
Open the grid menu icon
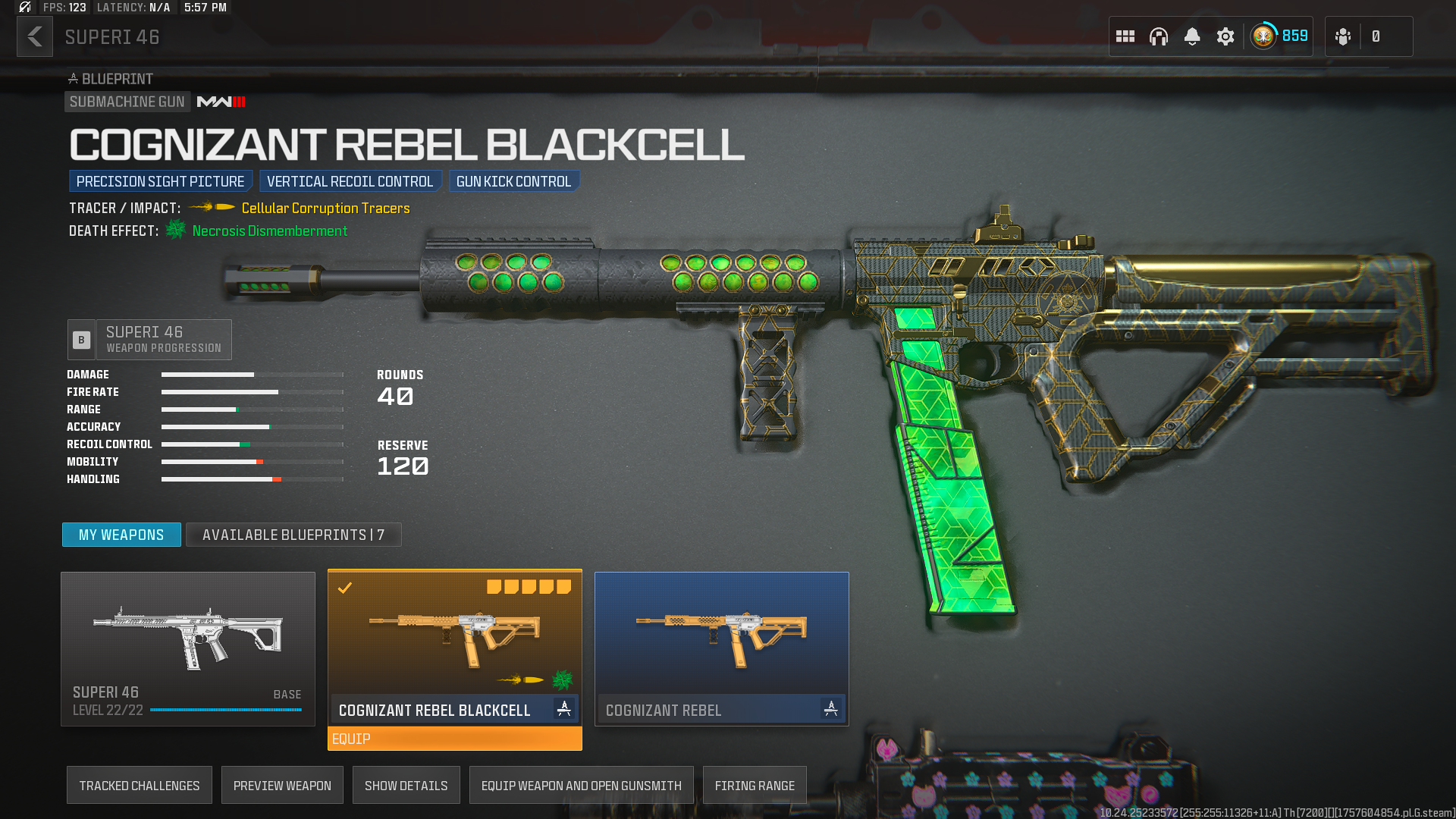(x=1125, y=36)
